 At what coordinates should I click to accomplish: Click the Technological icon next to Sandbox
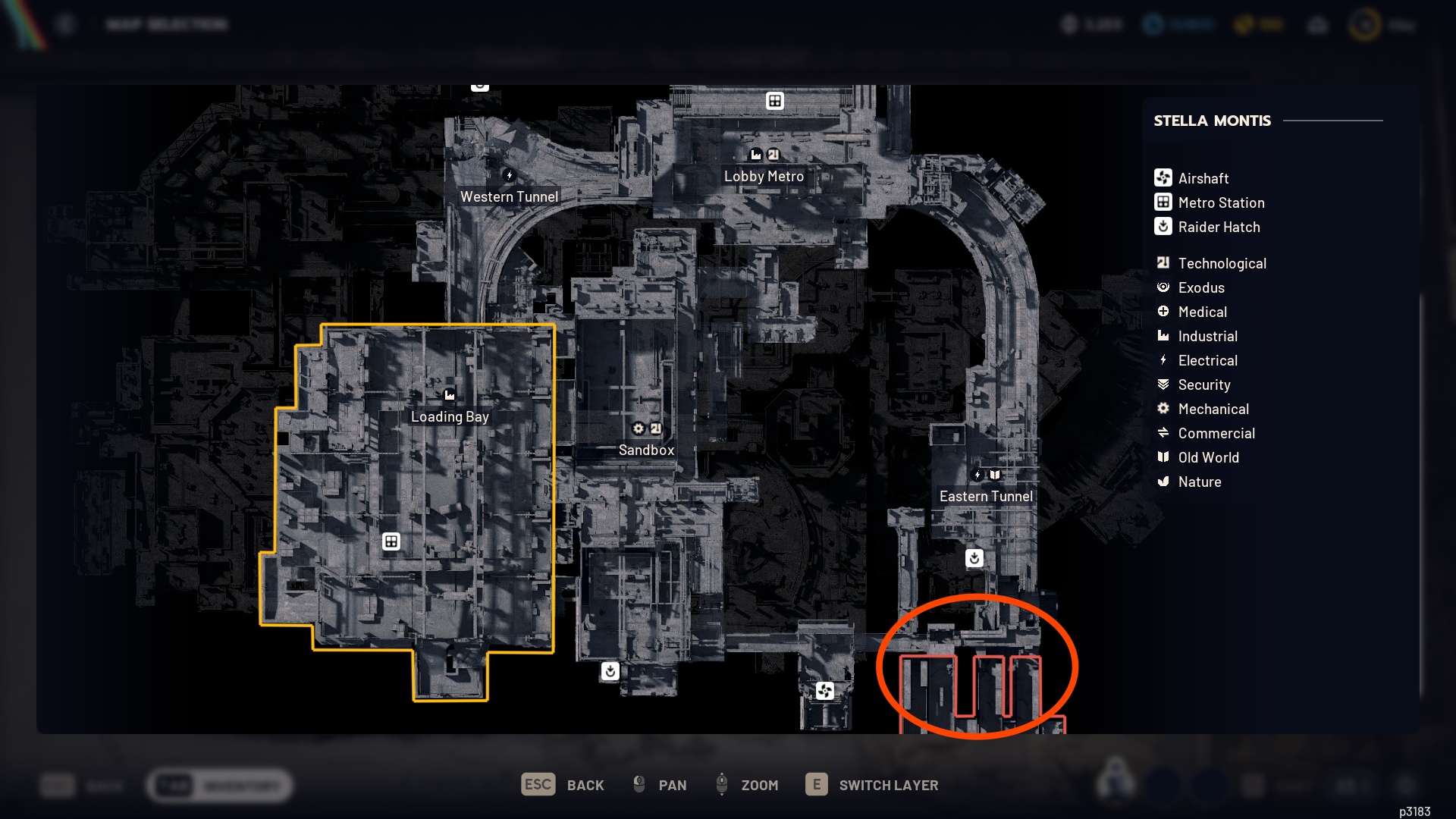point(657,428)
